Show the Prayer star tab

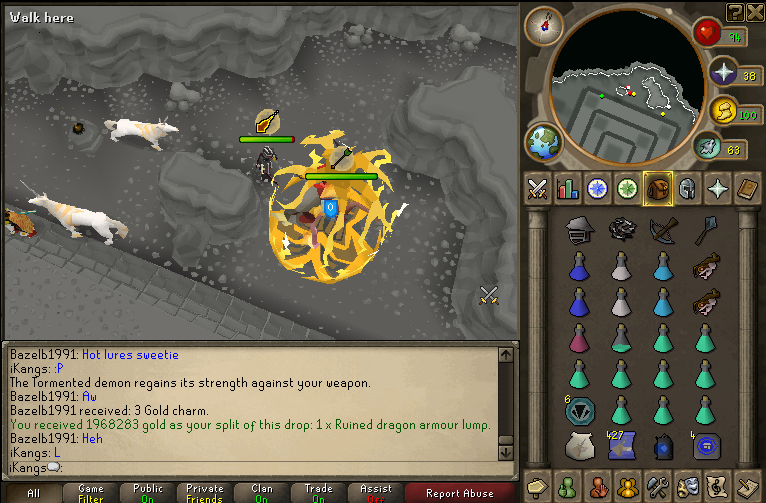[x=718, y=188]
